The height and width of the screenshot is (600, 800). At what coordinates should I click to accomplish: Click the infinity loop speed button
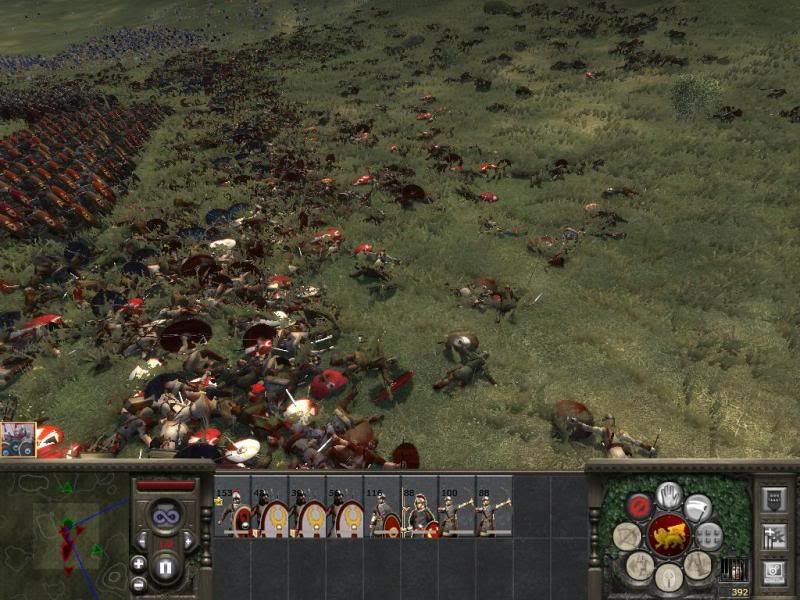tap(165, 515)
